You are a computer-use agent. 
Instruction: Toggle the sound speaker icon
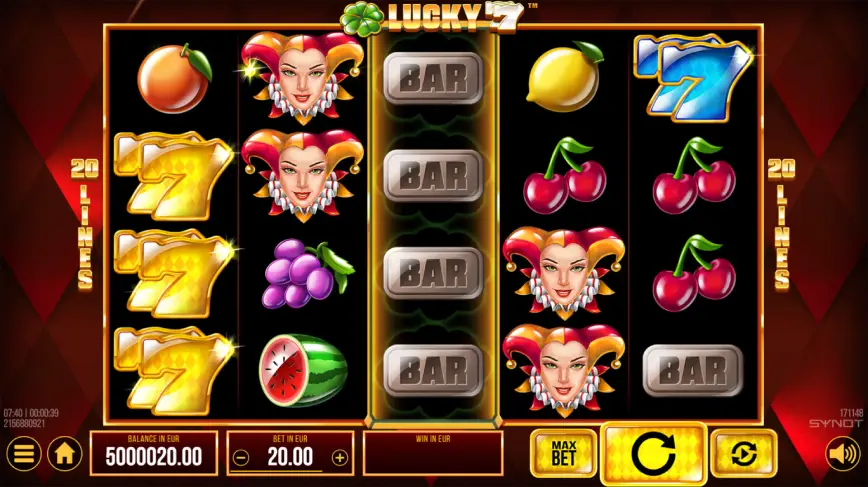(x=844, y=454)
